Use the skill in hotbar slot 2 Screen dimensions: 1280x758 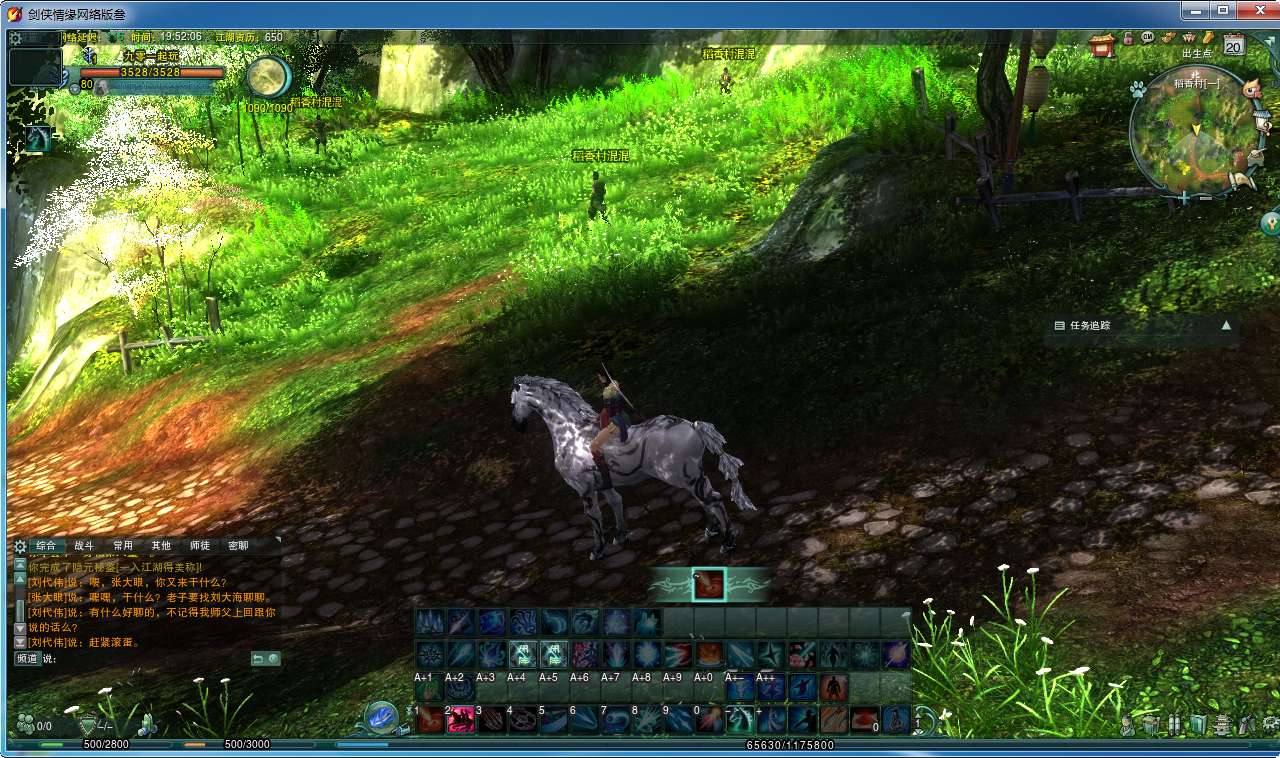point(461,719)
